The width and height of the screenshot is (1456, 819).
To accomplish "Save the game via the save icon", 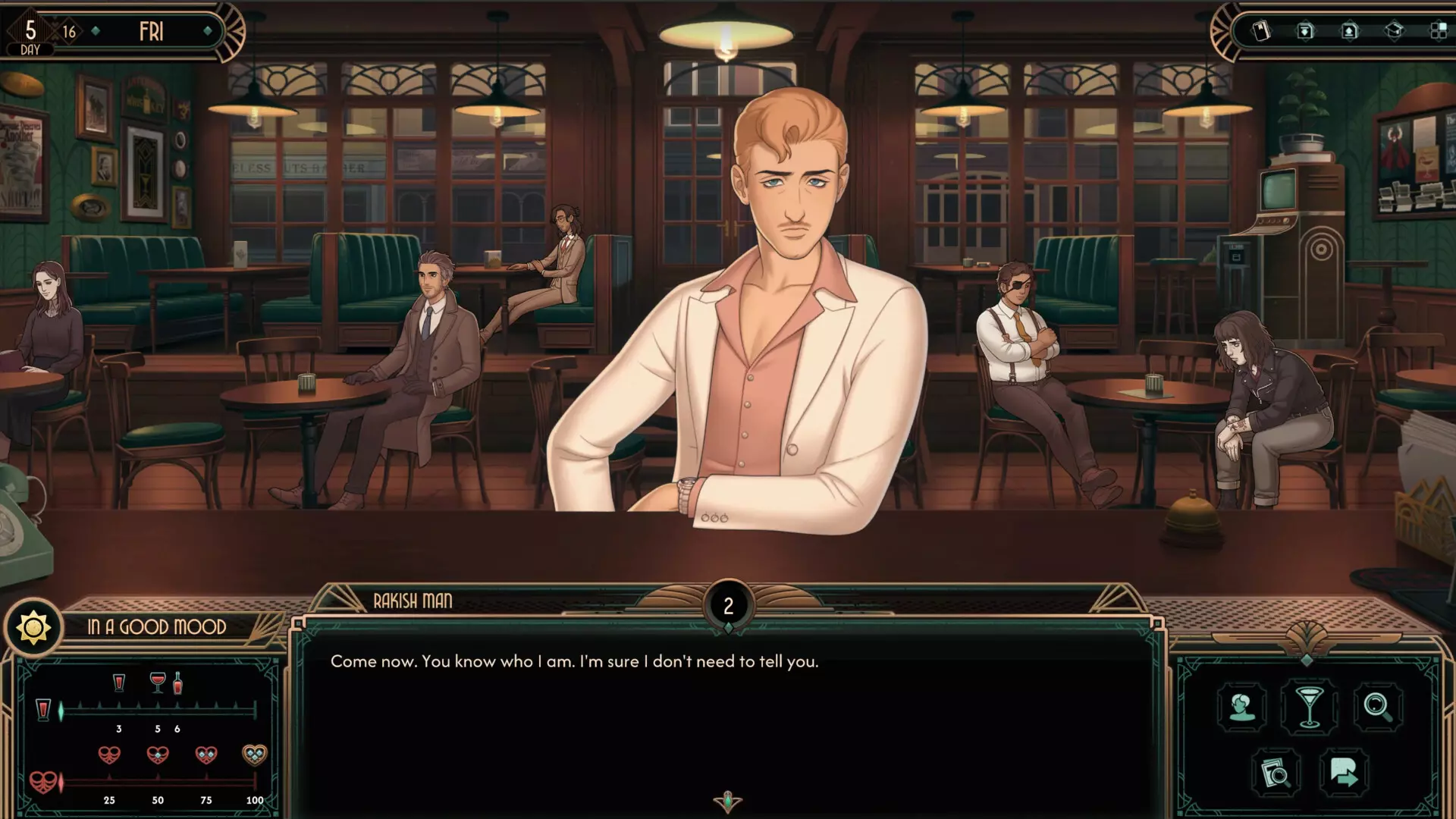I will click(1304, 31).
